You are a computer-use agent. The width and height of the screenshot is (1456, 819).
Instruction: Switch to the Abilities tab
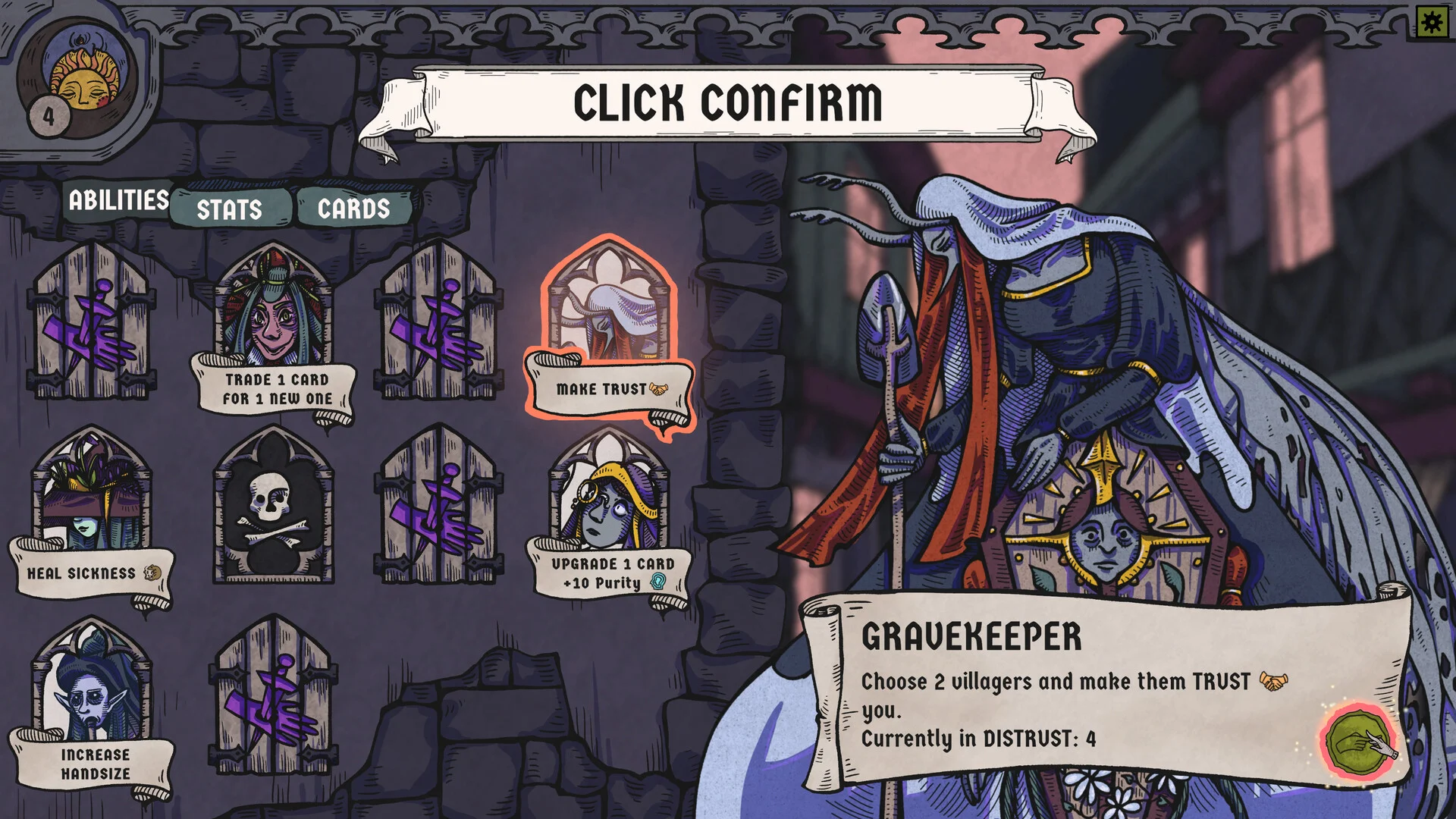pos(118,201)
